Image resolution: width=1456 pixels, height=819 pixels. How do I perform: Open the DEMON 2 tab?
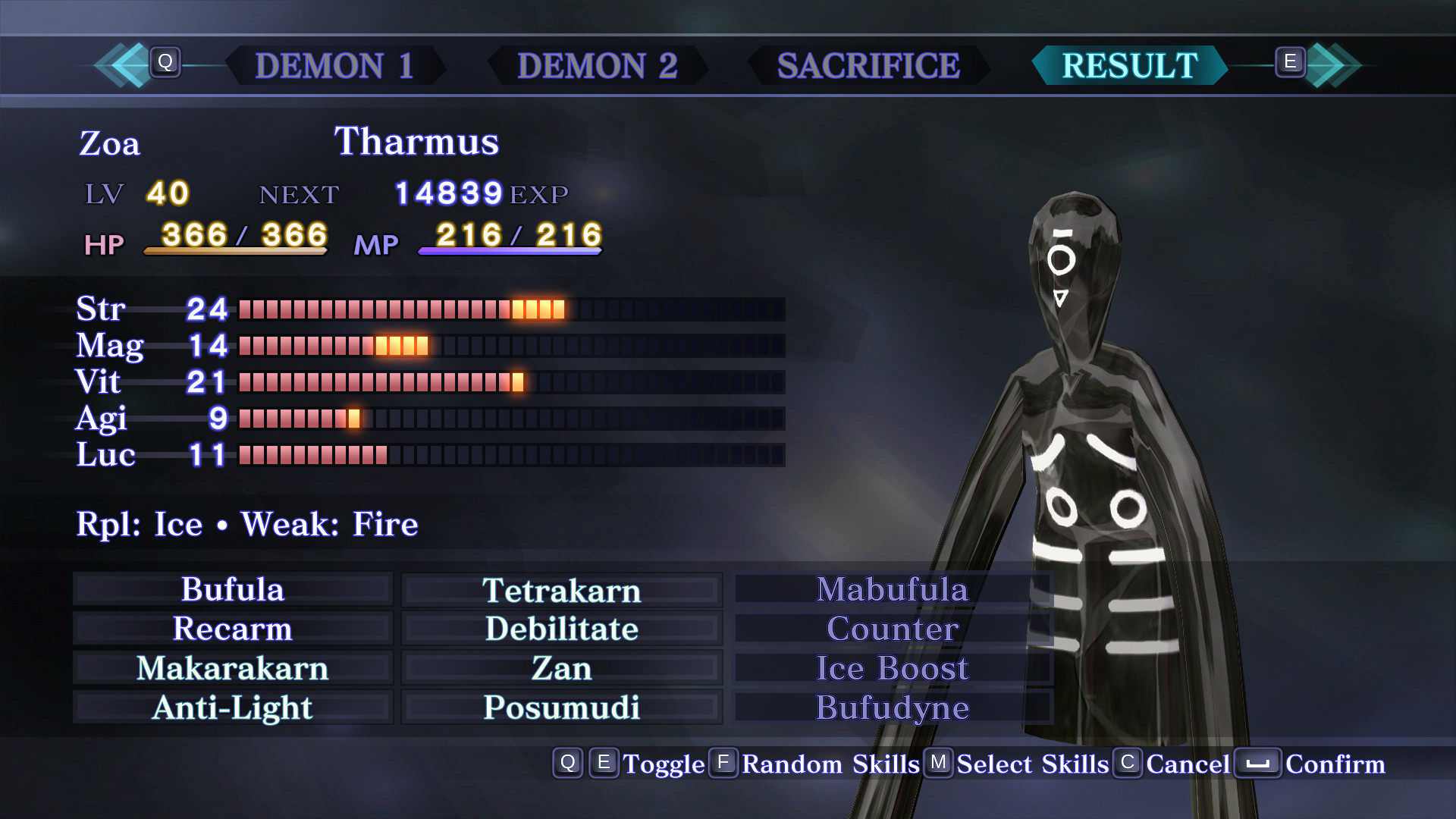coord(597,66)
